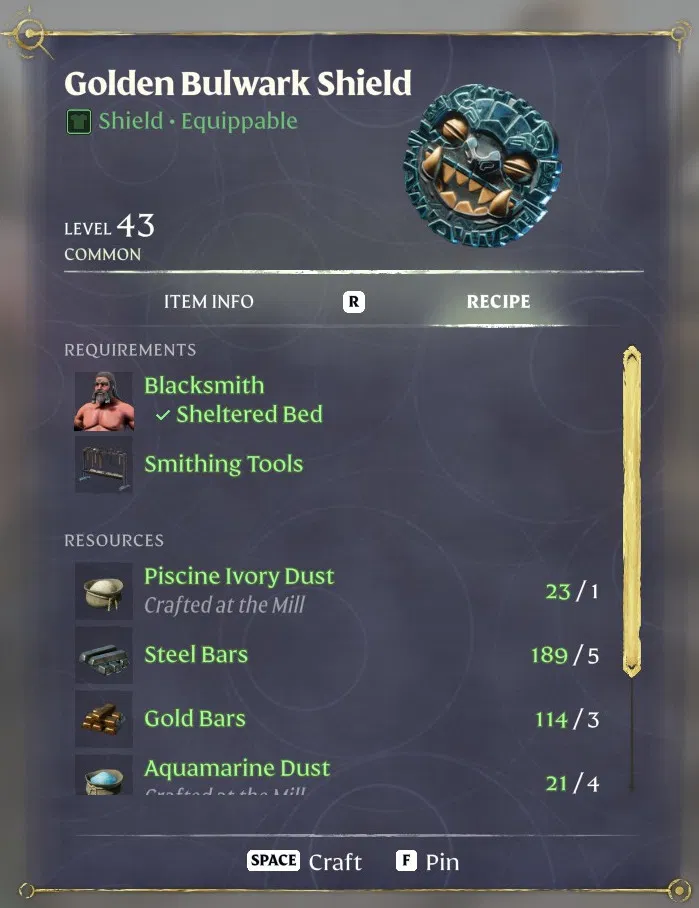Craft the Golden Bulwark Shield
This screenshot has height=908, width=699.
click(306, 862)
